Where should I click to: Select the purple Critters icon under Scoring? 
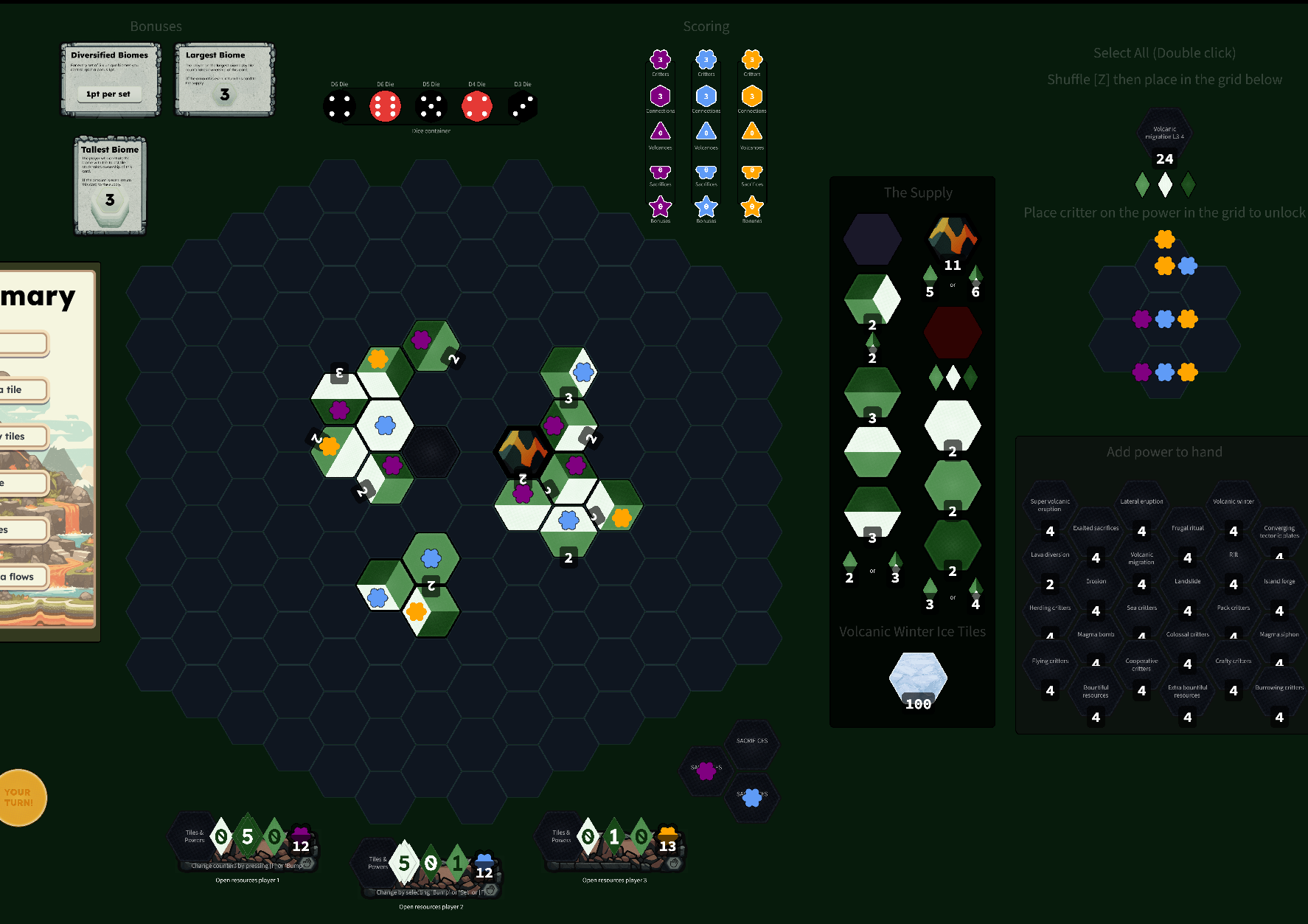point(659,59)
